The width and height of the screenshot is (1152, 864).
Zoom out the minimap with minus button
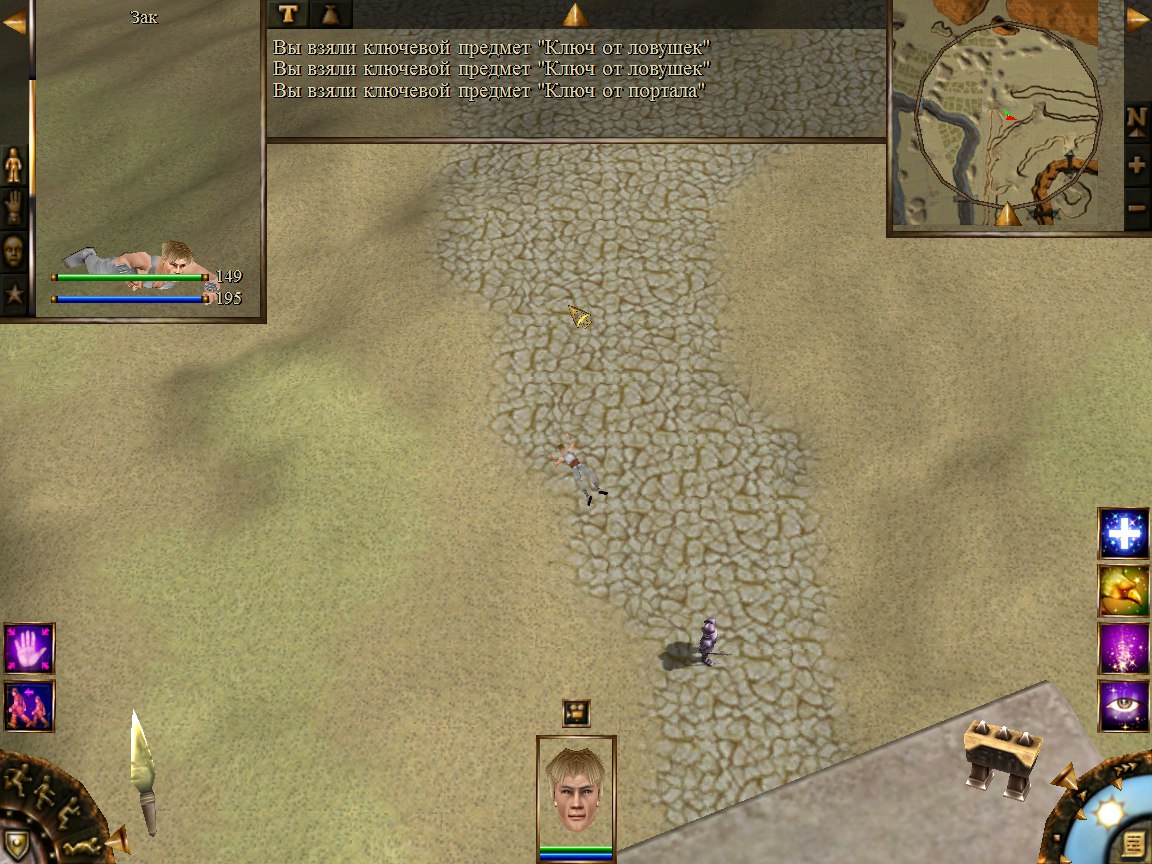pyautogui.click(x=1137, y=208)
